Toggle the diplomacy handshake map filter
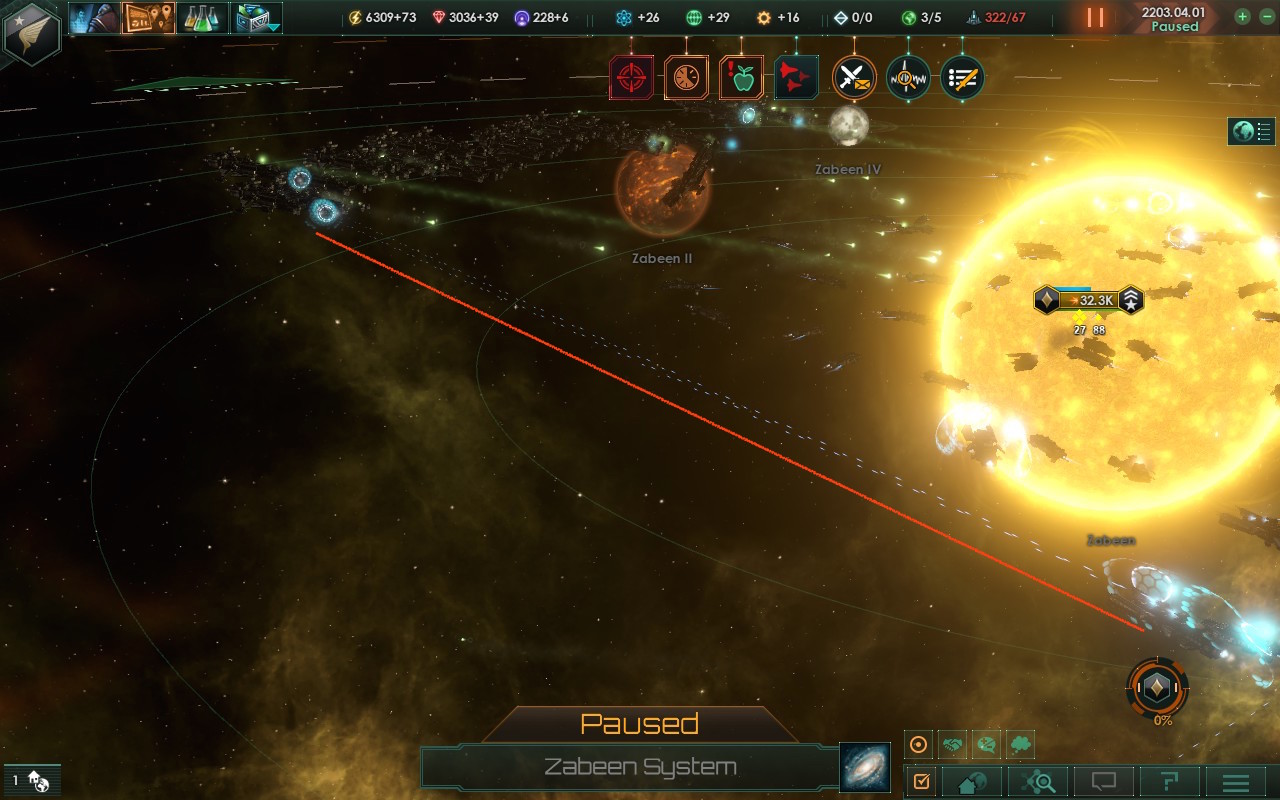 [950, 744]
